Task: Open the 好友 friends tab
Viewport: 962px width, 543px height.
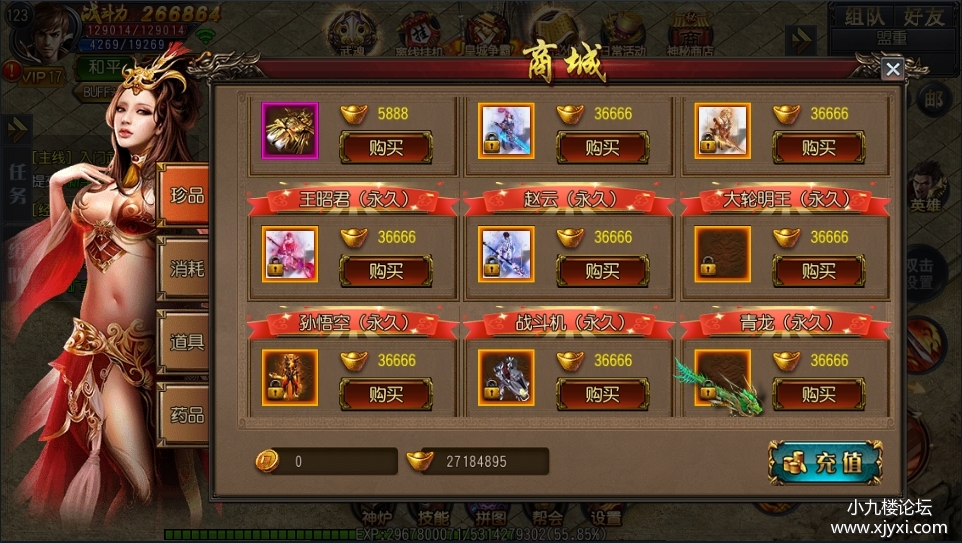Action: 922,16
